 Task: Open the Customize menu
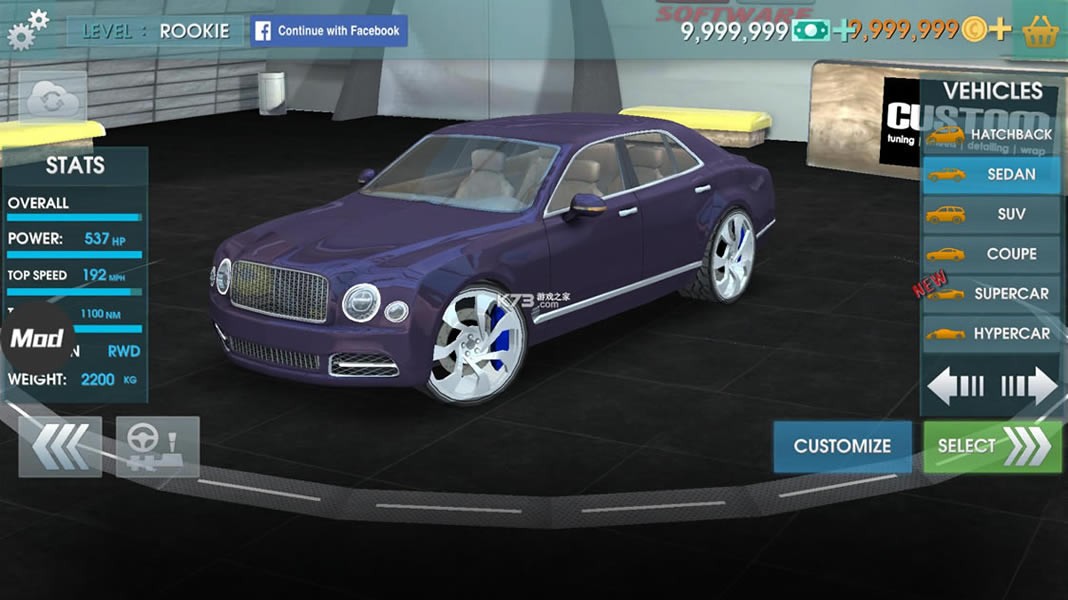tap(842, 446)
